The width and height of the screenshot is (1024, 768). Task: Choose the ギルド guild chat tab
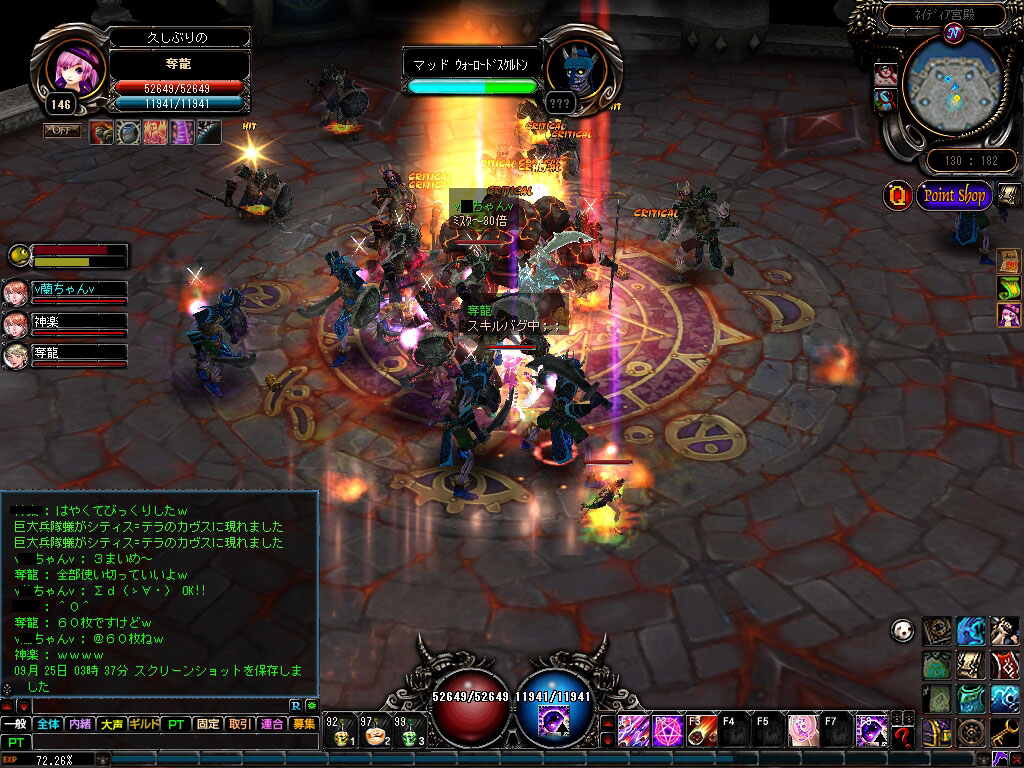[144, 724]
